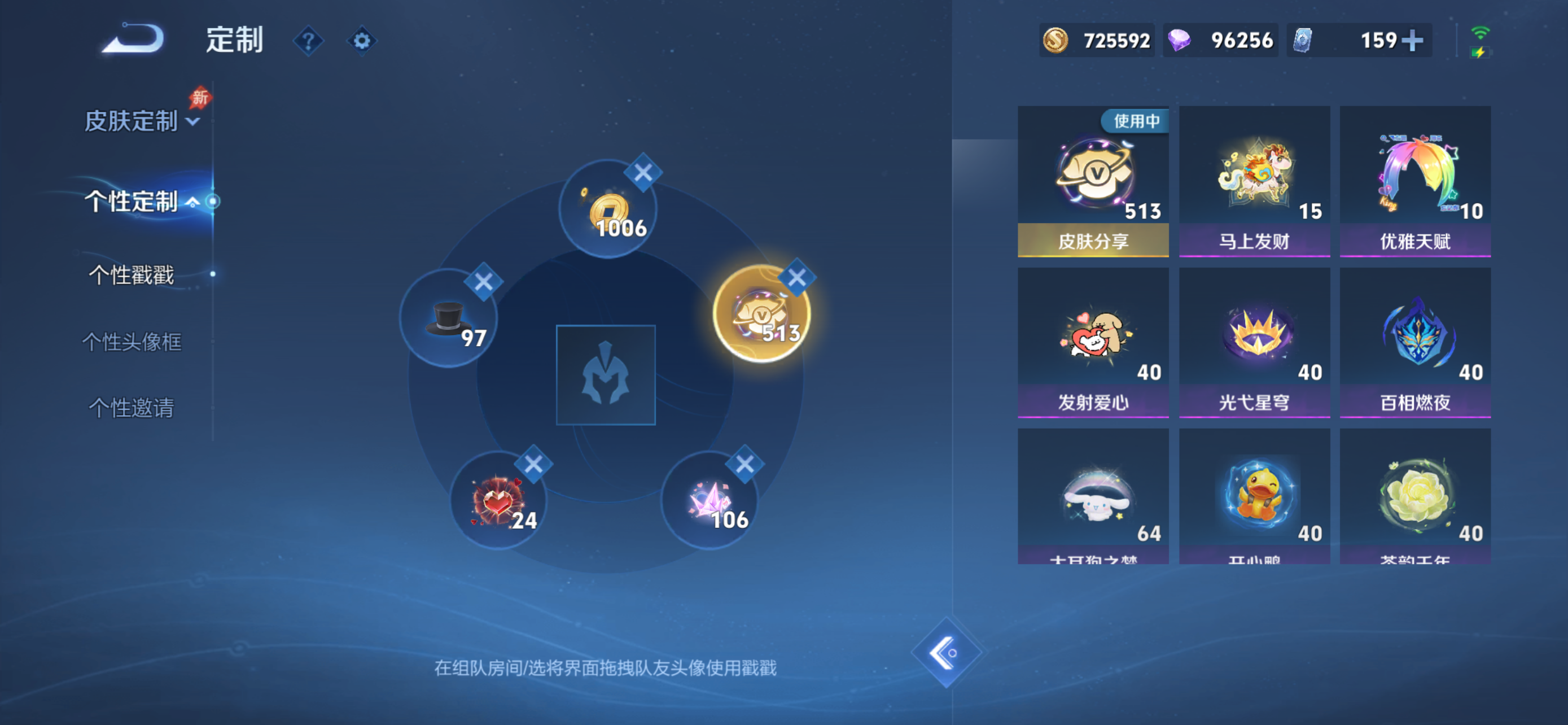Select the 发射爱心 heart puppy sticker
This screenshot has height=725, width=1568.
[1093, 338]
